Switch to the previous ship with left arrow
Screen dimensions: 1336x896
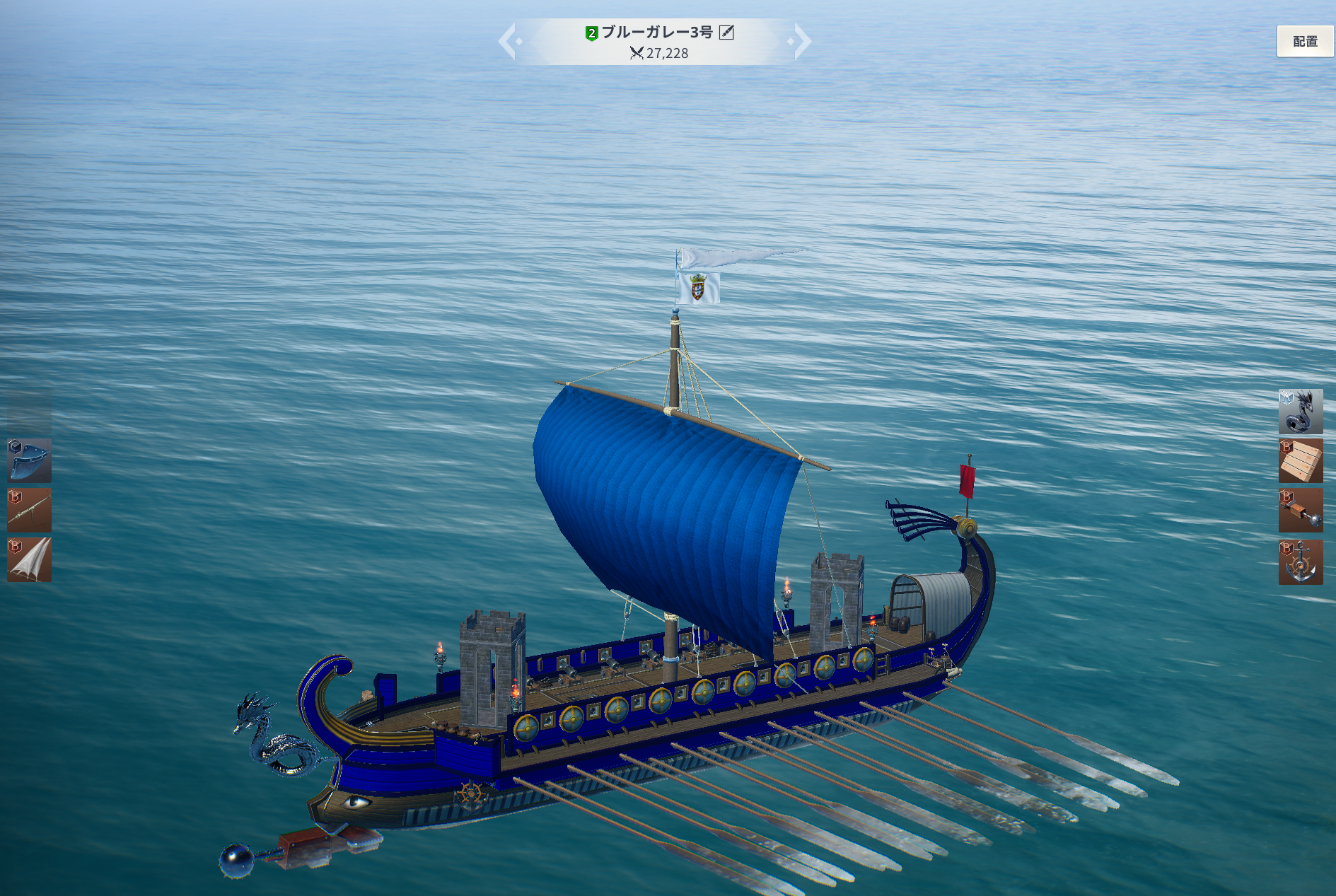(x=509, y=41)
